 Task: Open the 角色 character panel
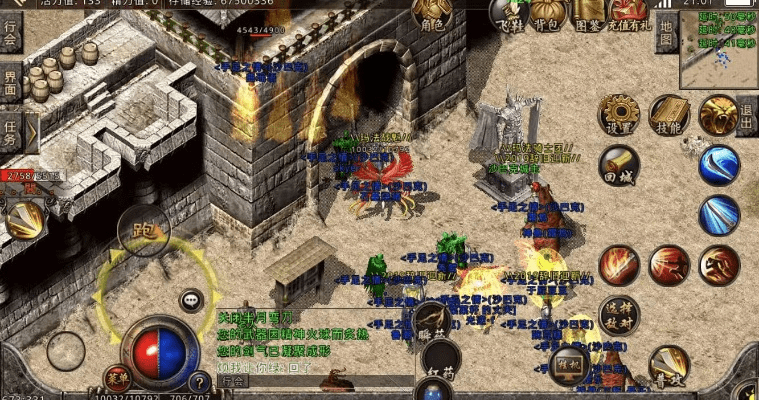click(x=432, y=17)
